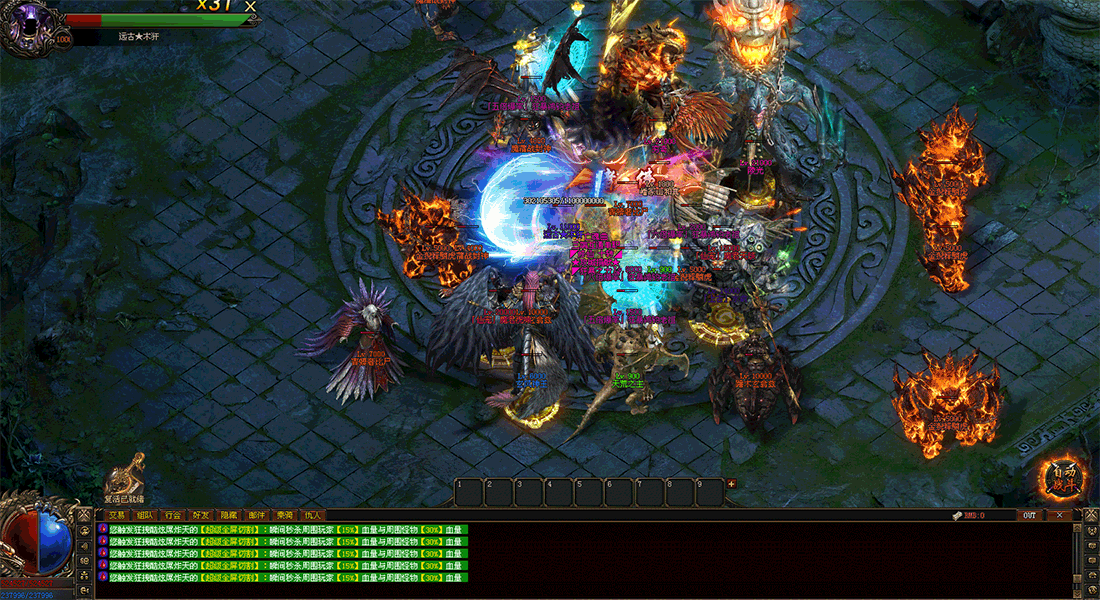1100x600 pixels.
Task: Select the 行会 guild tab
Action: click(x=174, y=515)
